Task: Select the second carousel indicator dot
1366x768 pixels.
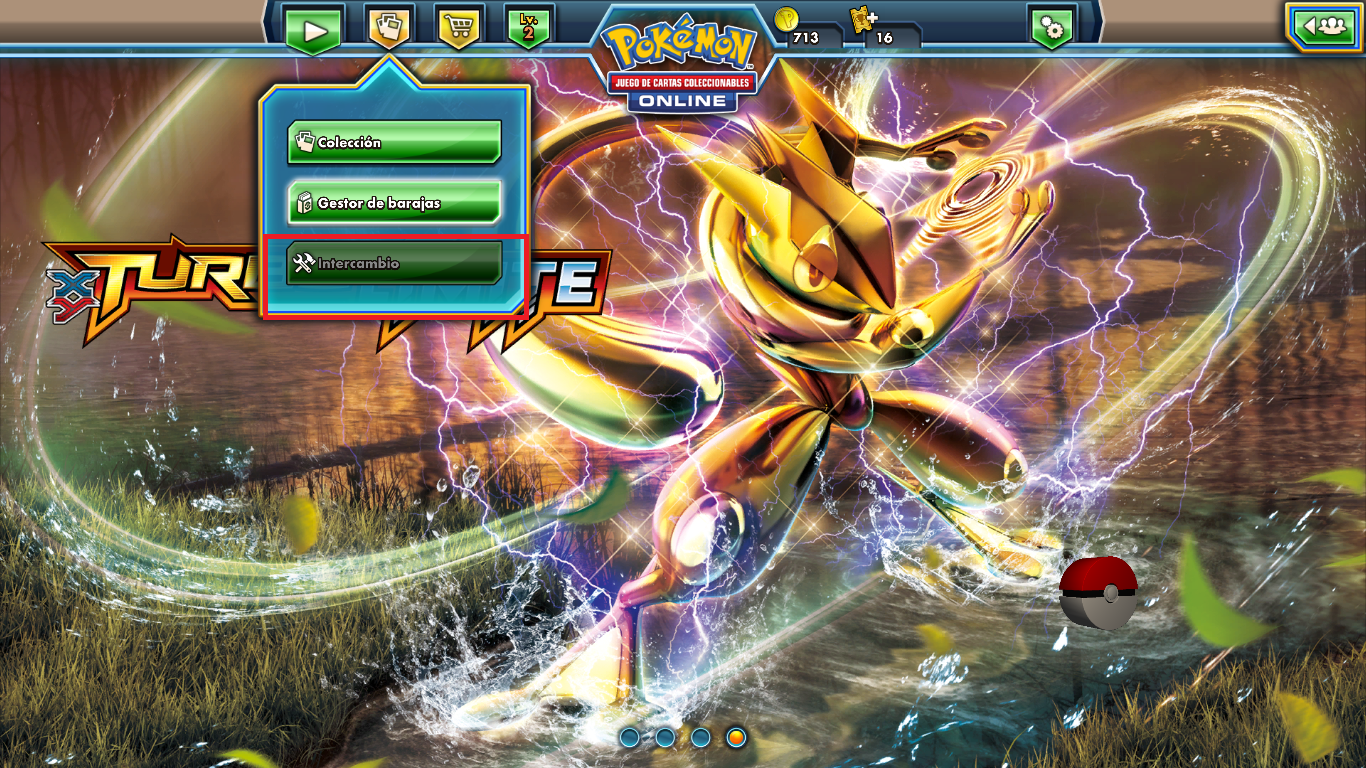Action: coord(667,737)
